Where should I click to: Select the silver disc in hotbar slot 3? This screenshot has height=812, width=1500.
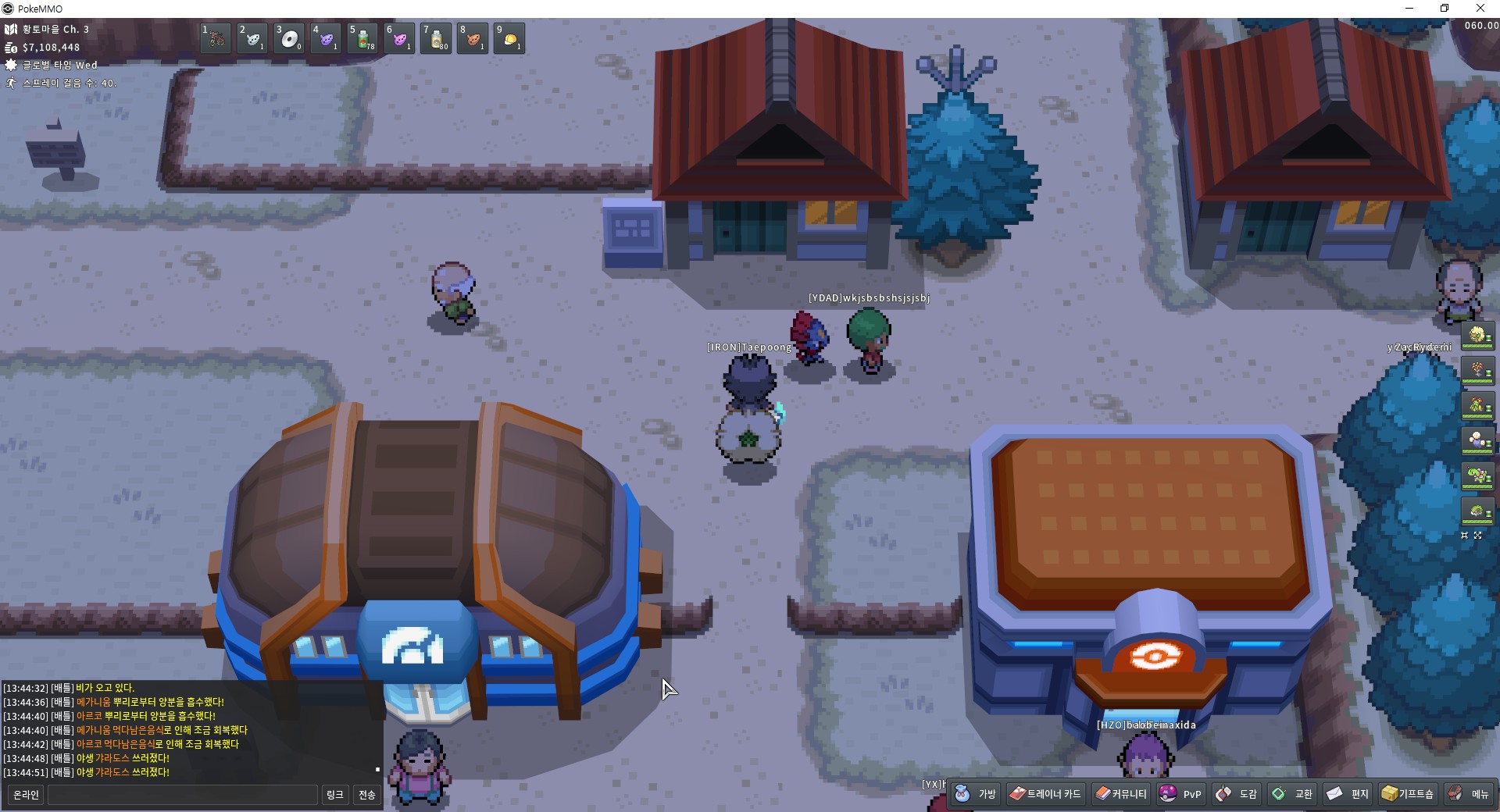pos(290,38)
